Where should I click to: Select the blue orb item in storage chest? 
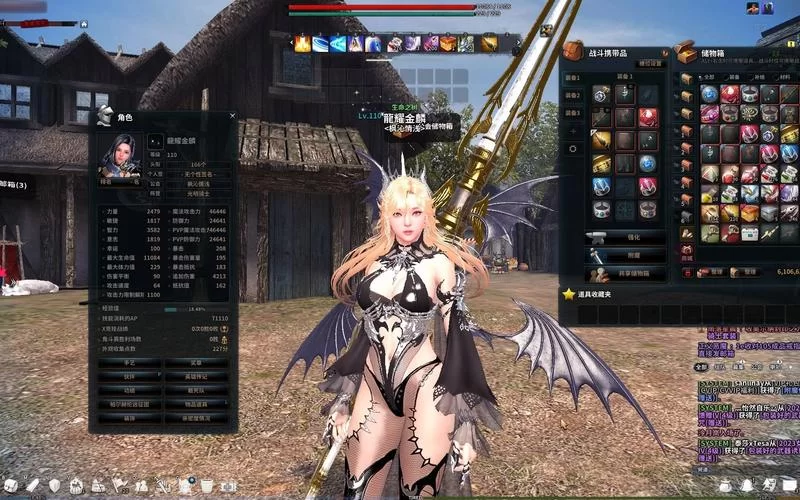(x=709, y=93)
